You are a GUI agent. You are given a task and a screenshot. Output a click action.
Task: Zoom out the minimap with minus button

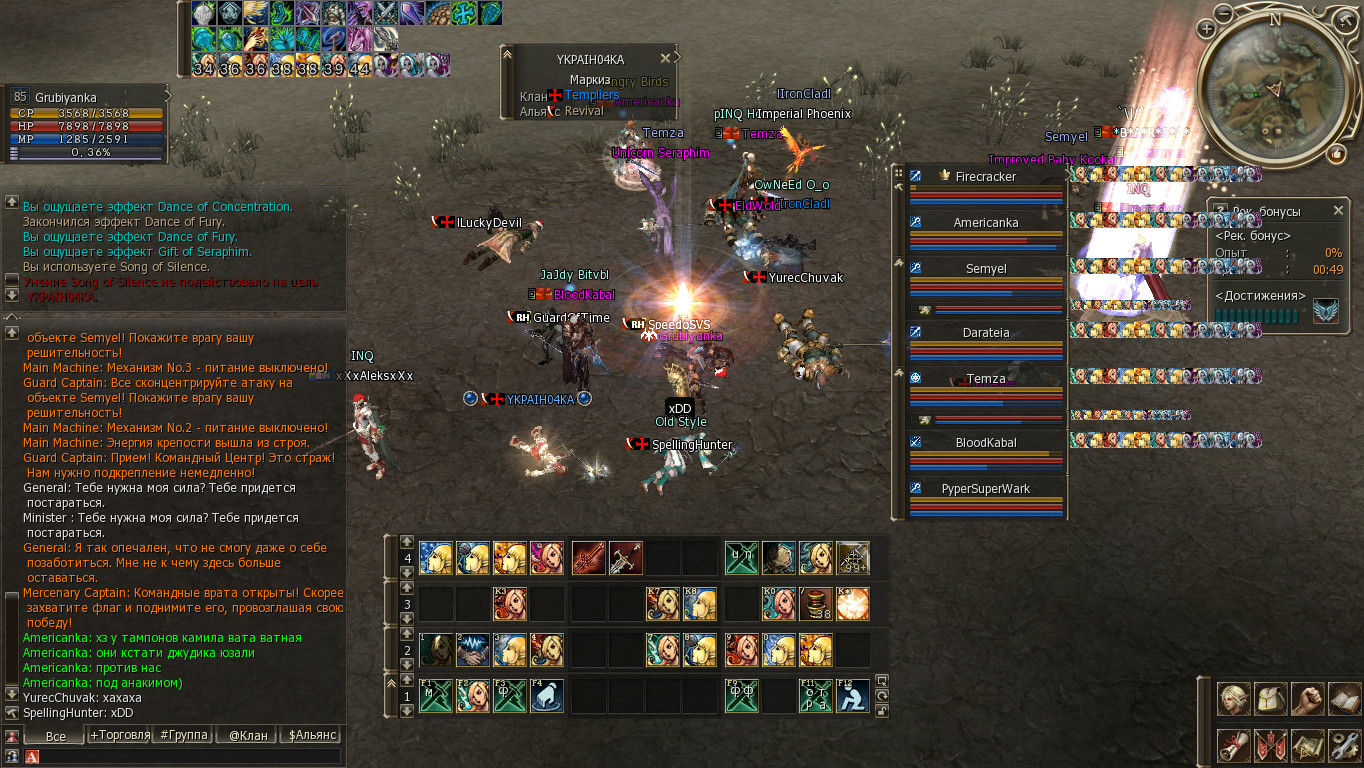pyautogui.click(x=1224, y=12)
